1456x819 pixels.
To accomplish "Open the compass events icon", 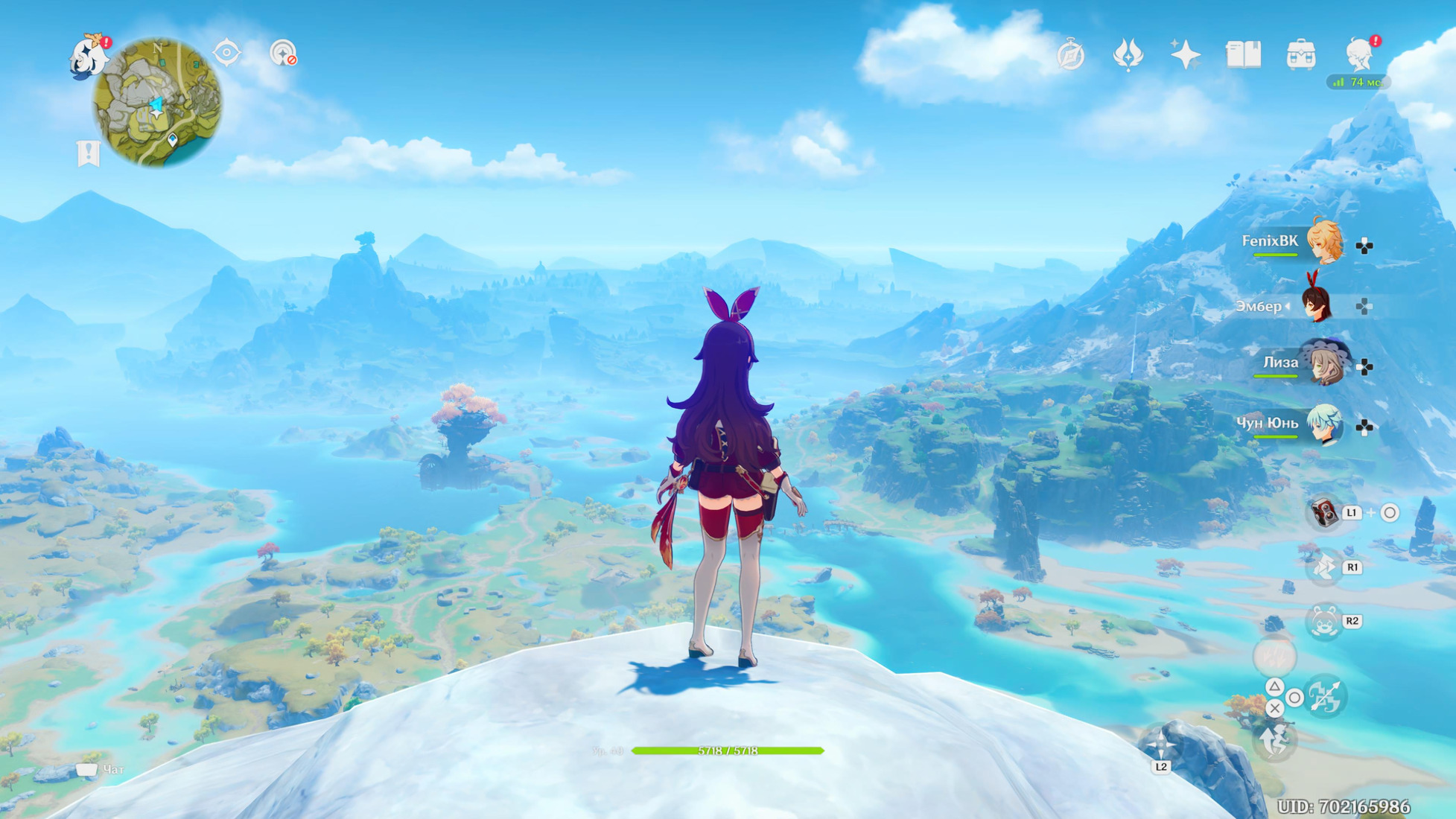I will pyautogui.click(x=1070, y=55).
